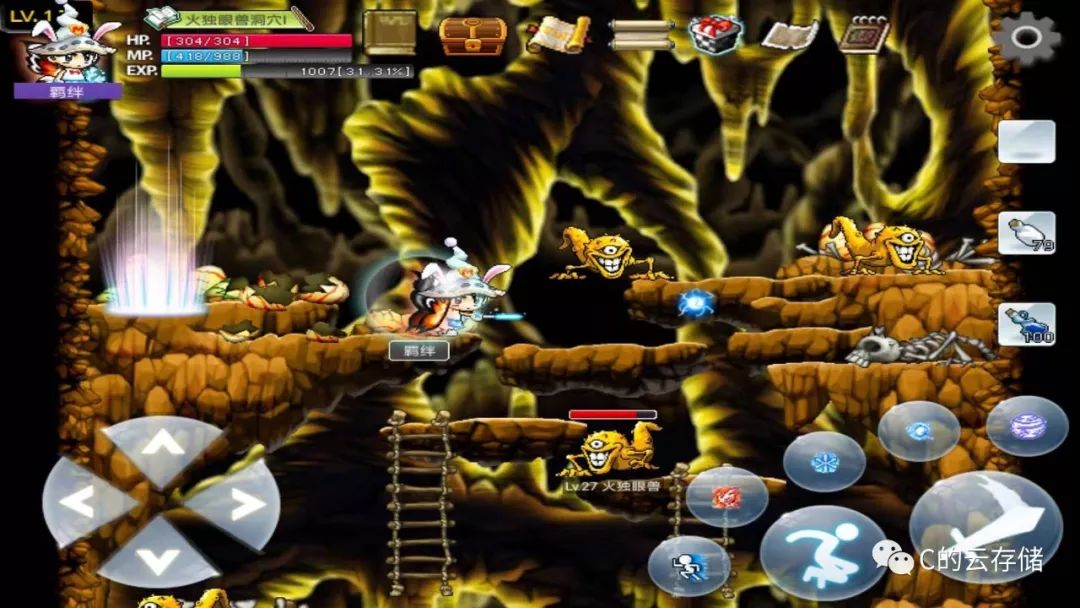Activate the dash sprint skill

pos(689,566)
